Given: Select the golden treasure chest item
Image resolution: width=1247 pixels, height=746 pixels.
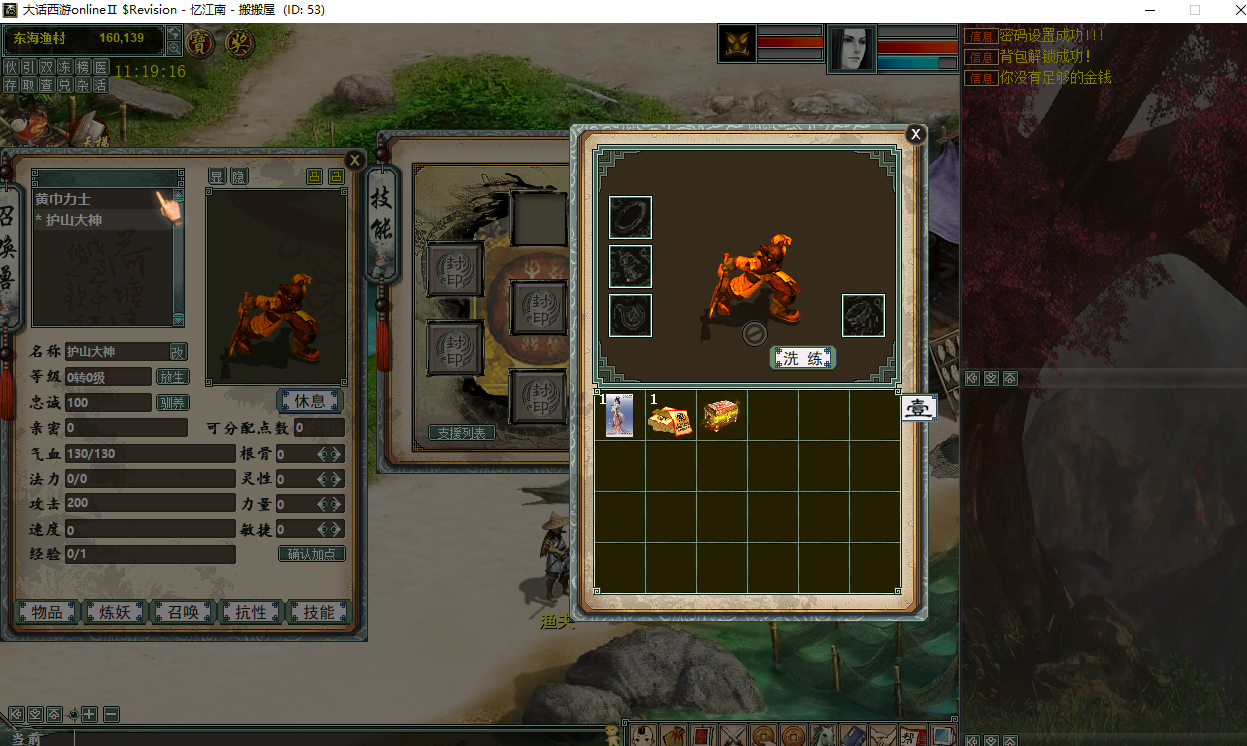Looking at the screenshot, I should point(721,416).
